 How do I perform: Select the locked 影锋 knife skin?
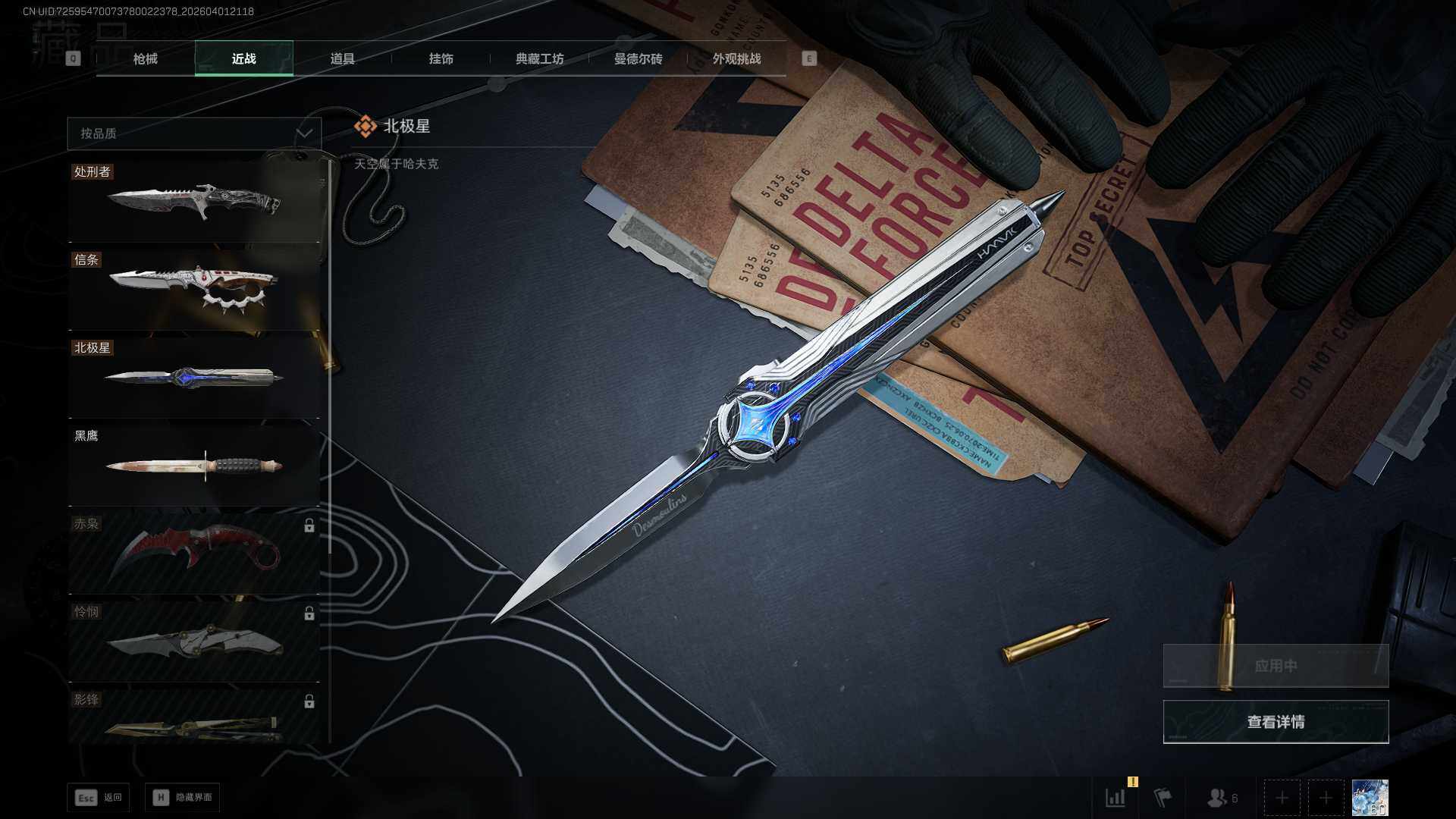(194, 719)
